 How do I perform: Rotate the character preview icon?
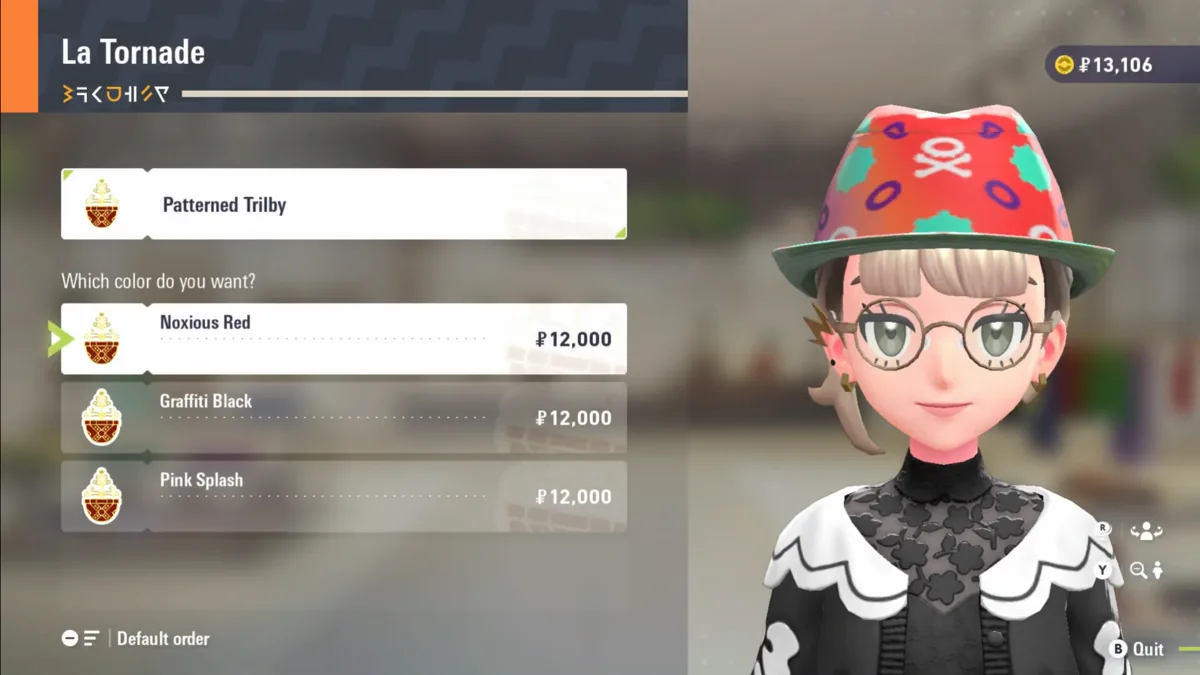(1146, 531)
